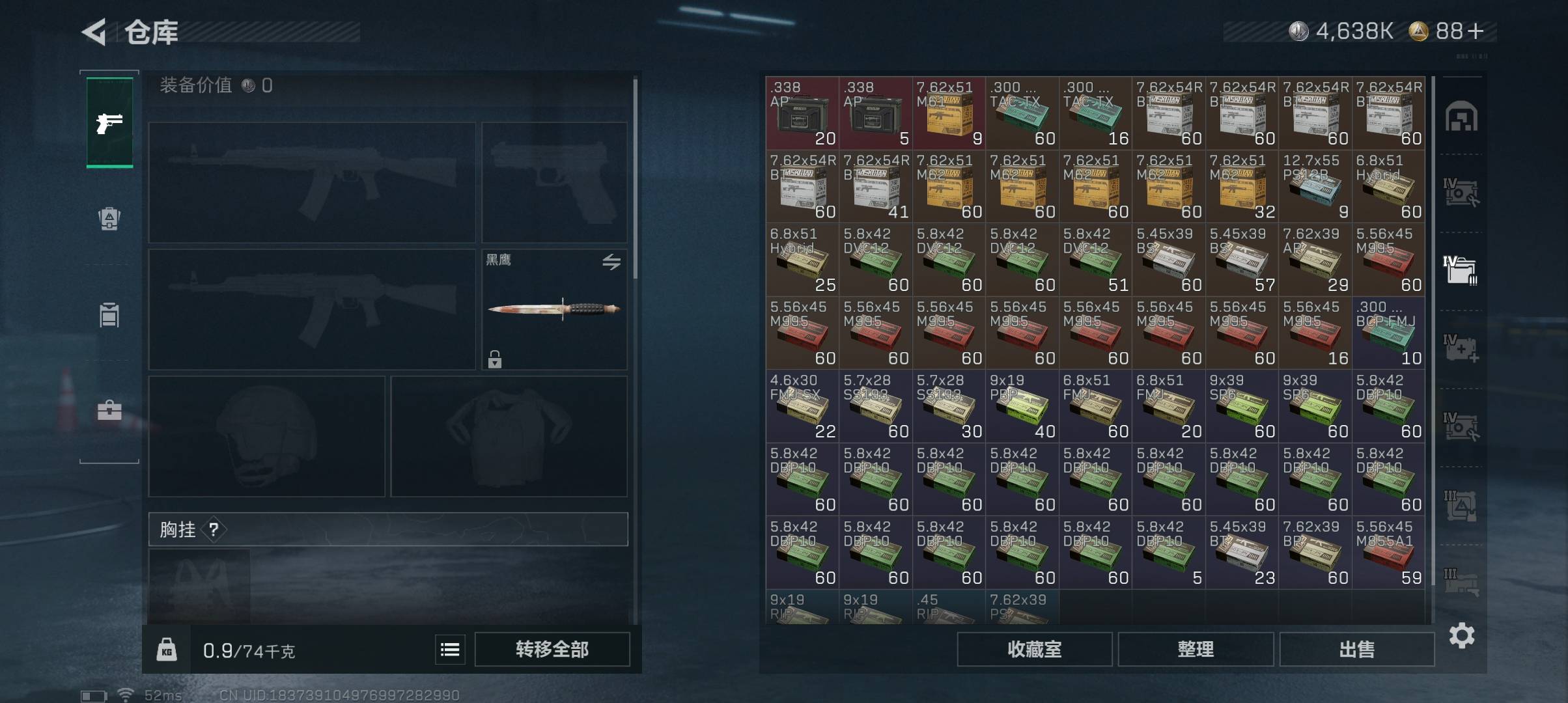This screenshot has width=1568, height=703.
Task: Click the swap arrows on 黑鹰 slot
Action: 611,262
